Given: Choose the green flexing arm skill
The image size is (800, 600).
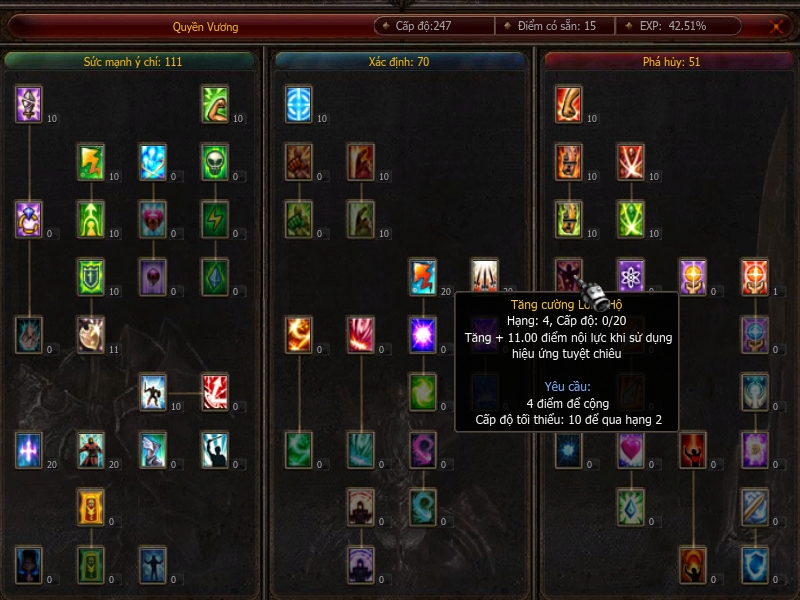Looking at the screenshot, I should [215, 104].
